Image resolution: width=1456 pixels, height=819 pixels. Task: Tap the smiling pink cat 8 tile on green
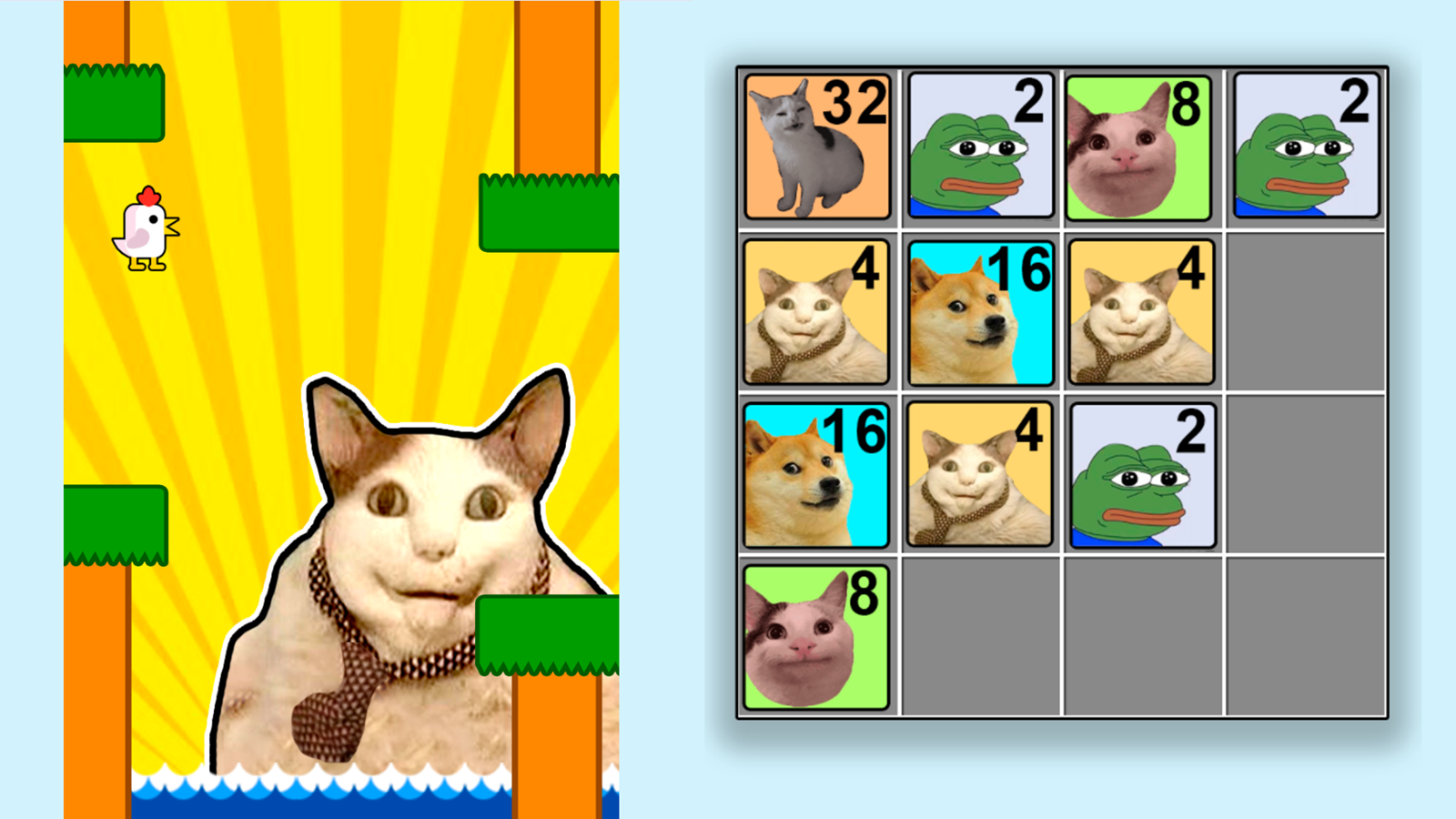(1142, 147)
